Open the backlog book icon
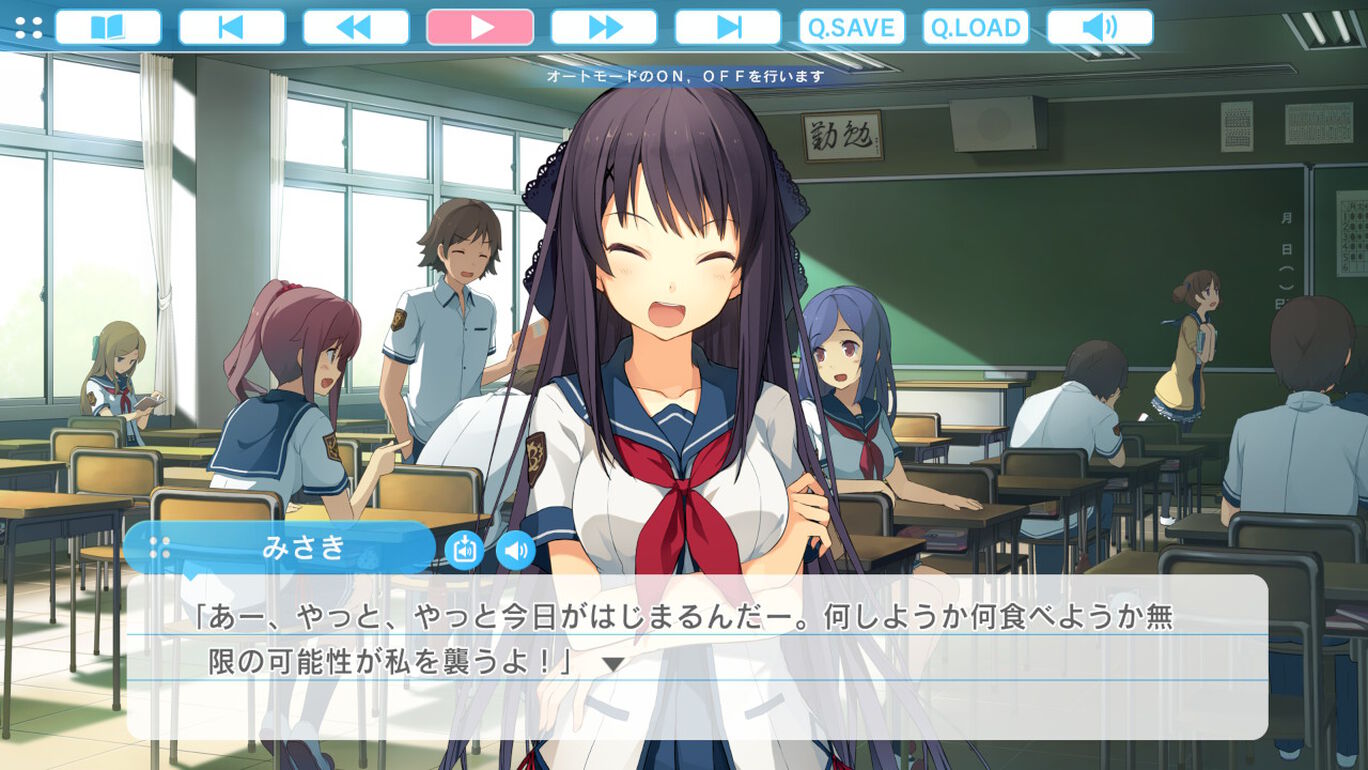 (x=107, y=27)
